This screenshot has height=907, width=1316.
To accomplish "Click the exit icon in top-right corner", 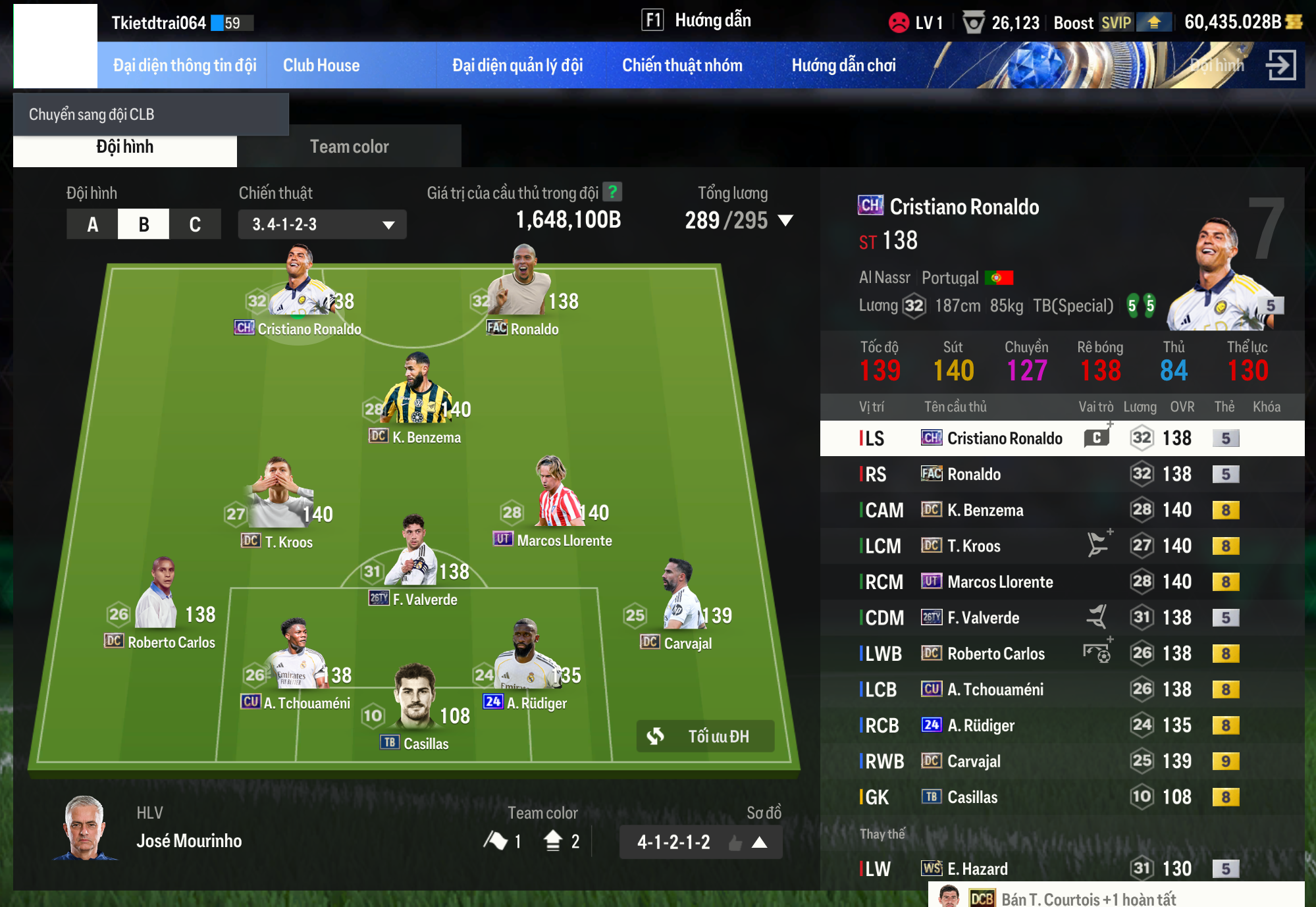I will click(1280, 65).
